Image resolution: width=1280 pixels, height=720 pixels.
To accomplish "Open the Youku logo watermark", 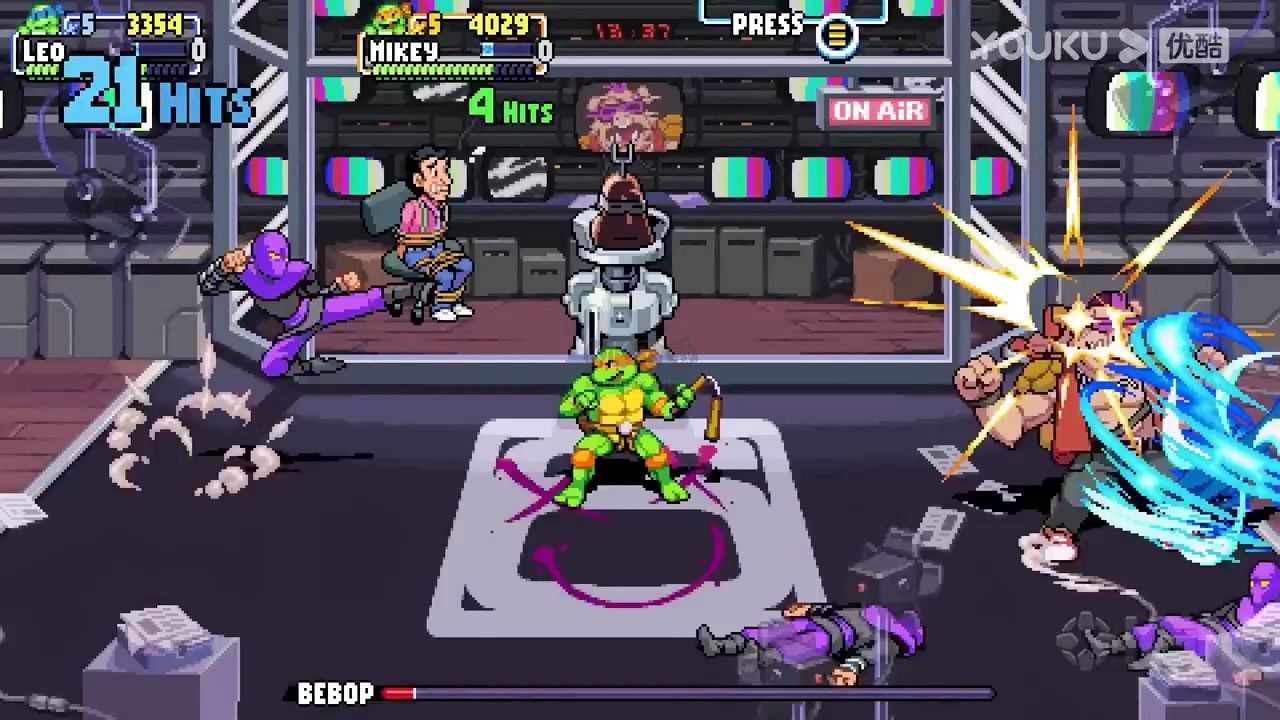I will (1098, 46).
